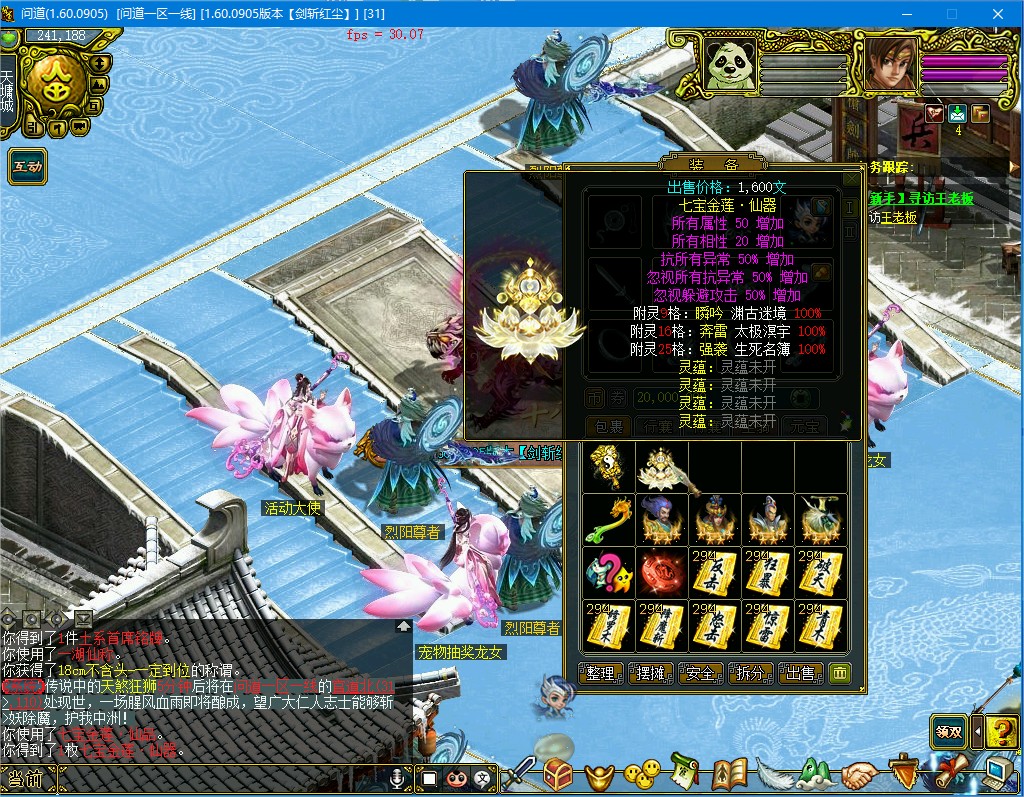Click the 出售 sell button
Screen dimensions: 1024x797
click(801, 673)
